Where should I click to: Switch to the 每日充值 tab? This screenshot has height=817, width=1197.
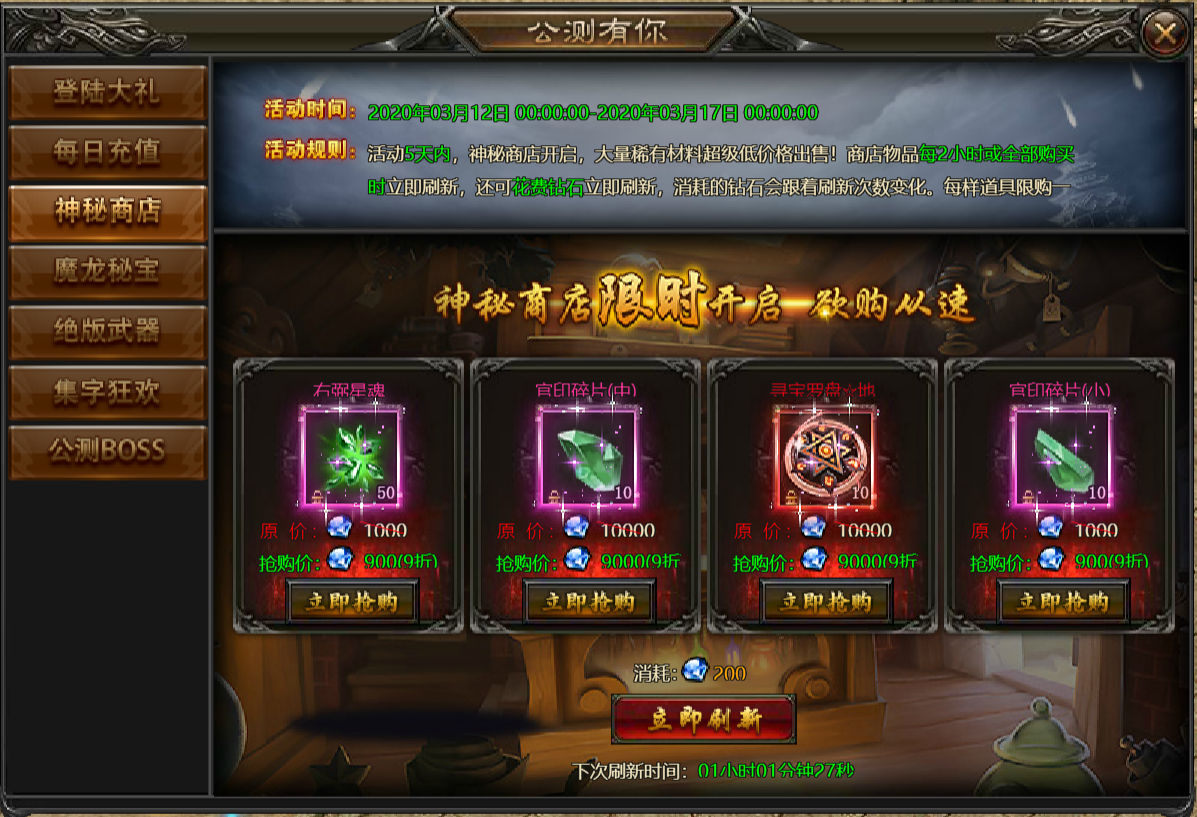(107, 152)
